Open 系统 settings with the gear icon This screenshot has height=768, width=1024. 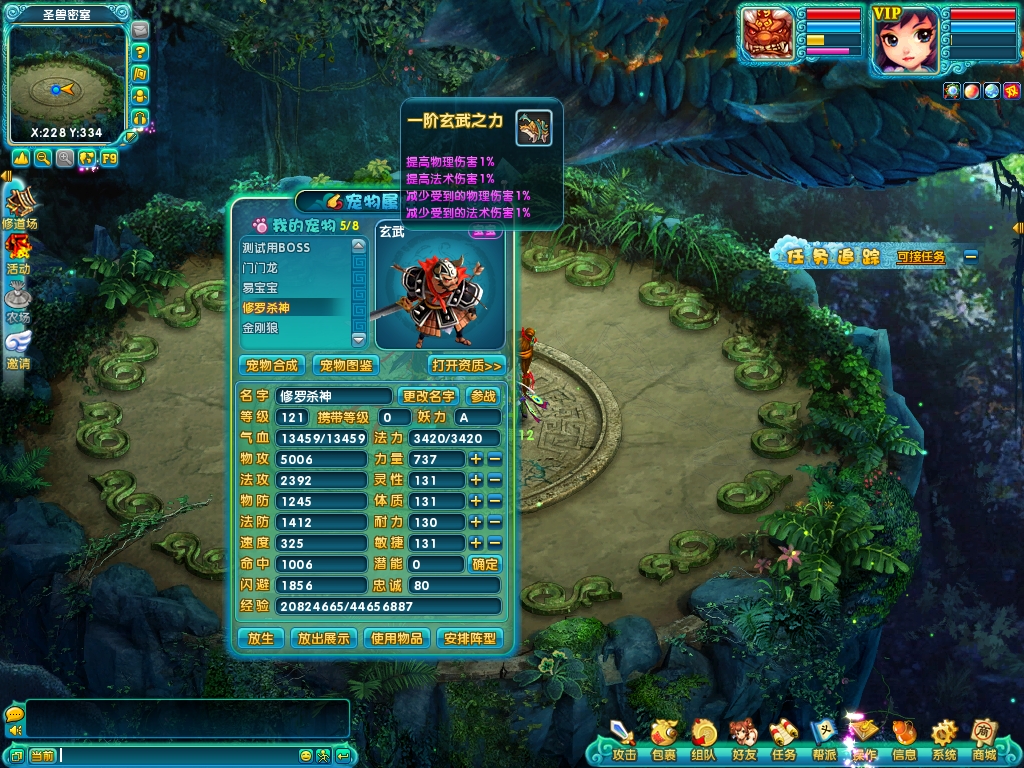(944, 739)
